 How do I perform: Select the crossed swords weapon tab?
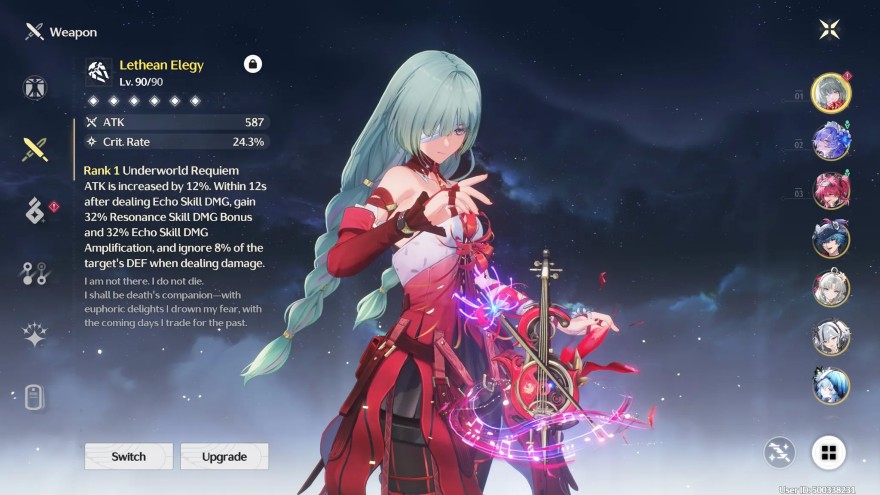tap(36, 150)
